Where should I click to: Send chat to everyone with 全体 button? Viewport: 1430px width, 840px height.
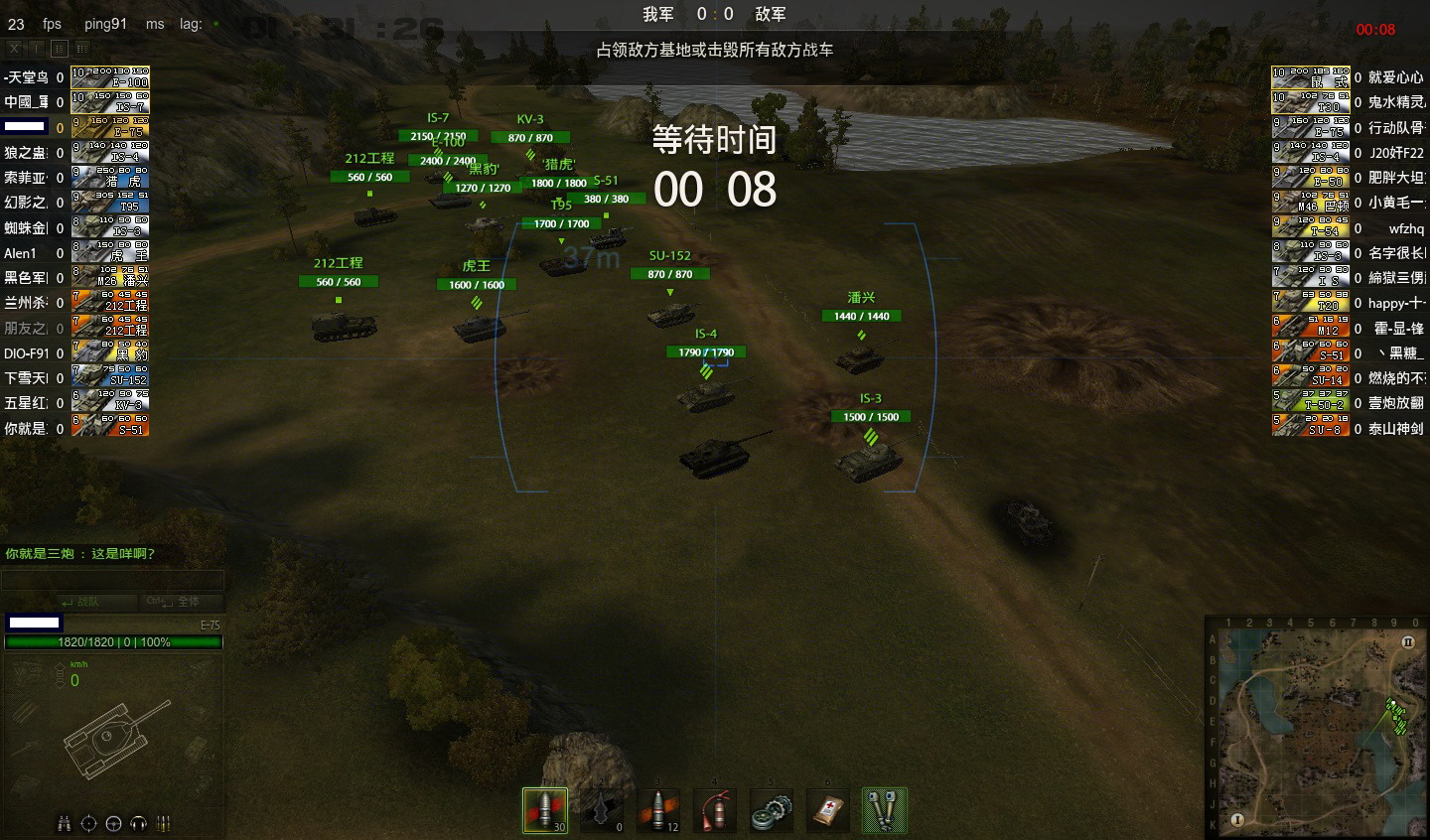point(175,602)
